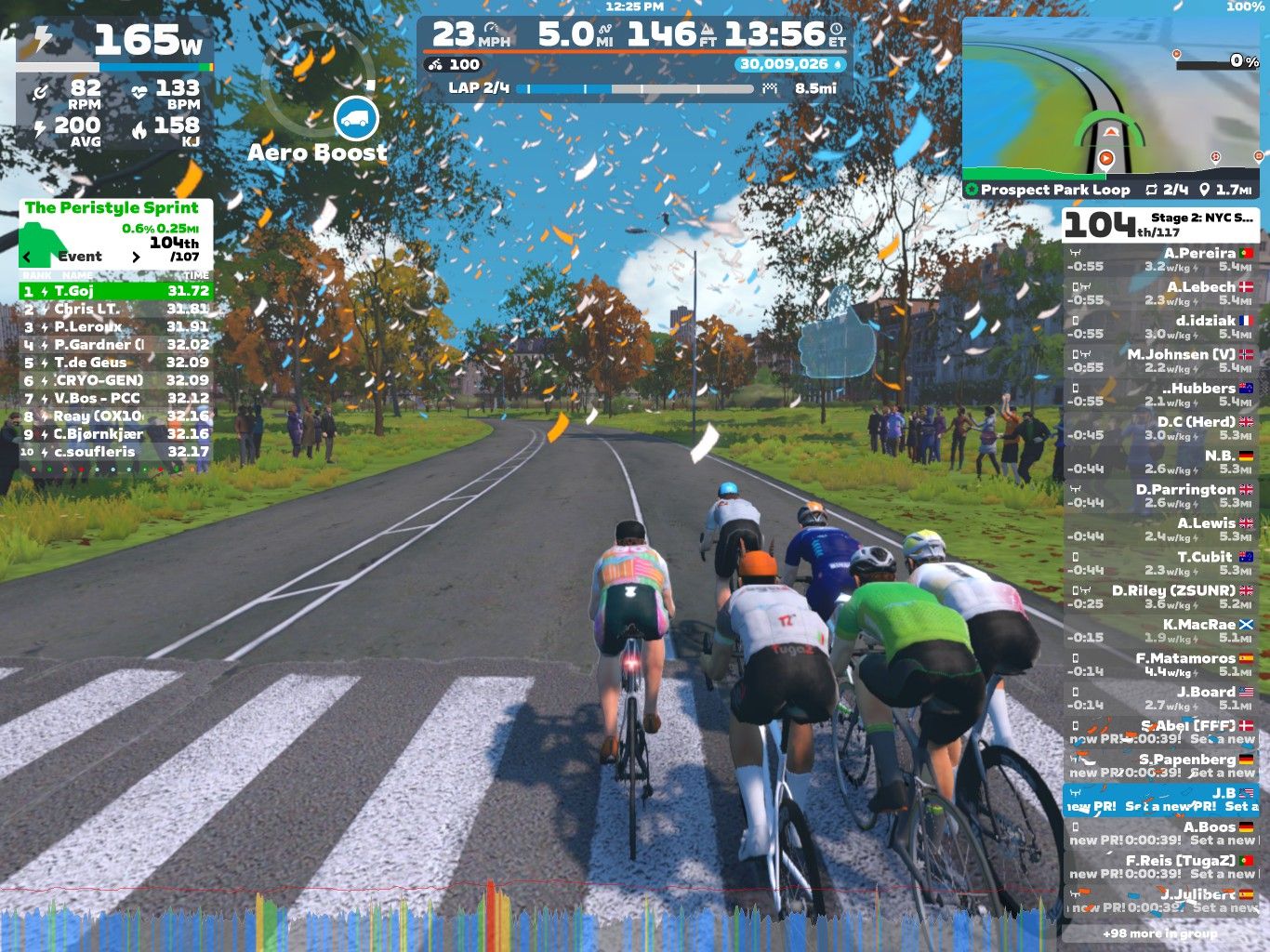Image resolution: width=1270 pixels, height=952 pixels.
Task: Click the checkered flag on the lap progress bar
Action: coord(771,88)
